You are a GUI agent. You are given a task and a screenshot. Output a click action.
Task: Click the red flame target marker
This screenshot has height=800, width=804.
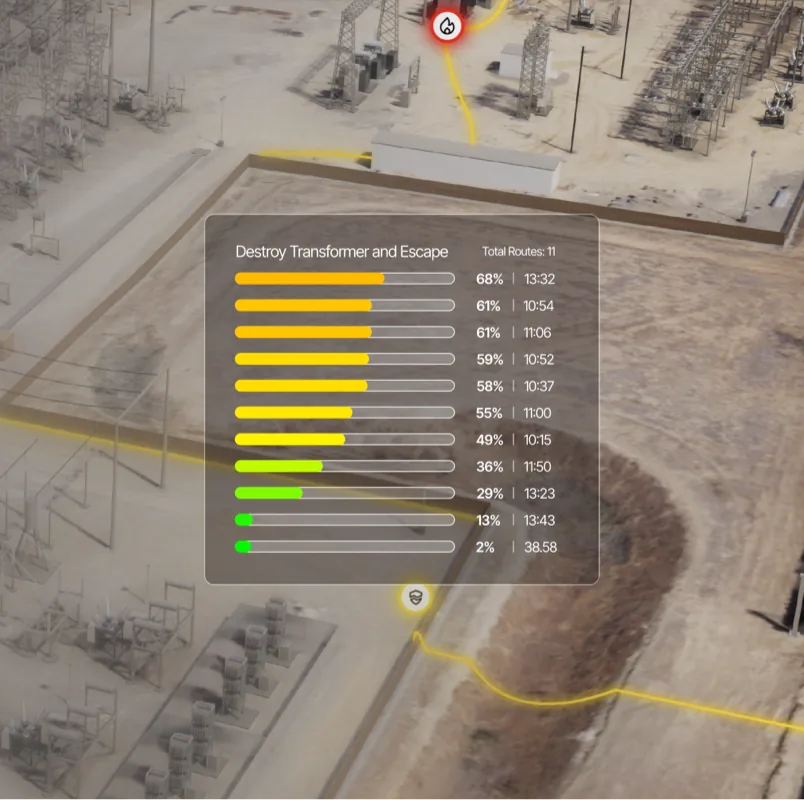click(447, 27)
